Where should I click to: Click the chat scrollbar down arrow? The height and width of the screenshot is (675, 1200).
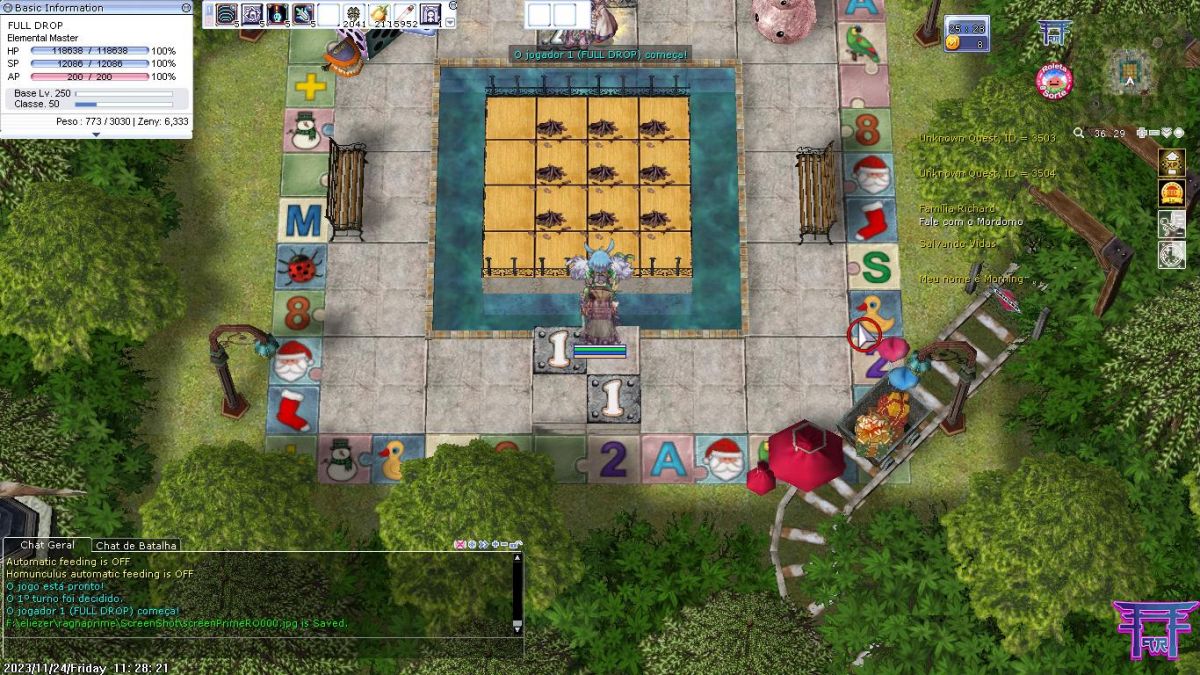click(517, 625)
